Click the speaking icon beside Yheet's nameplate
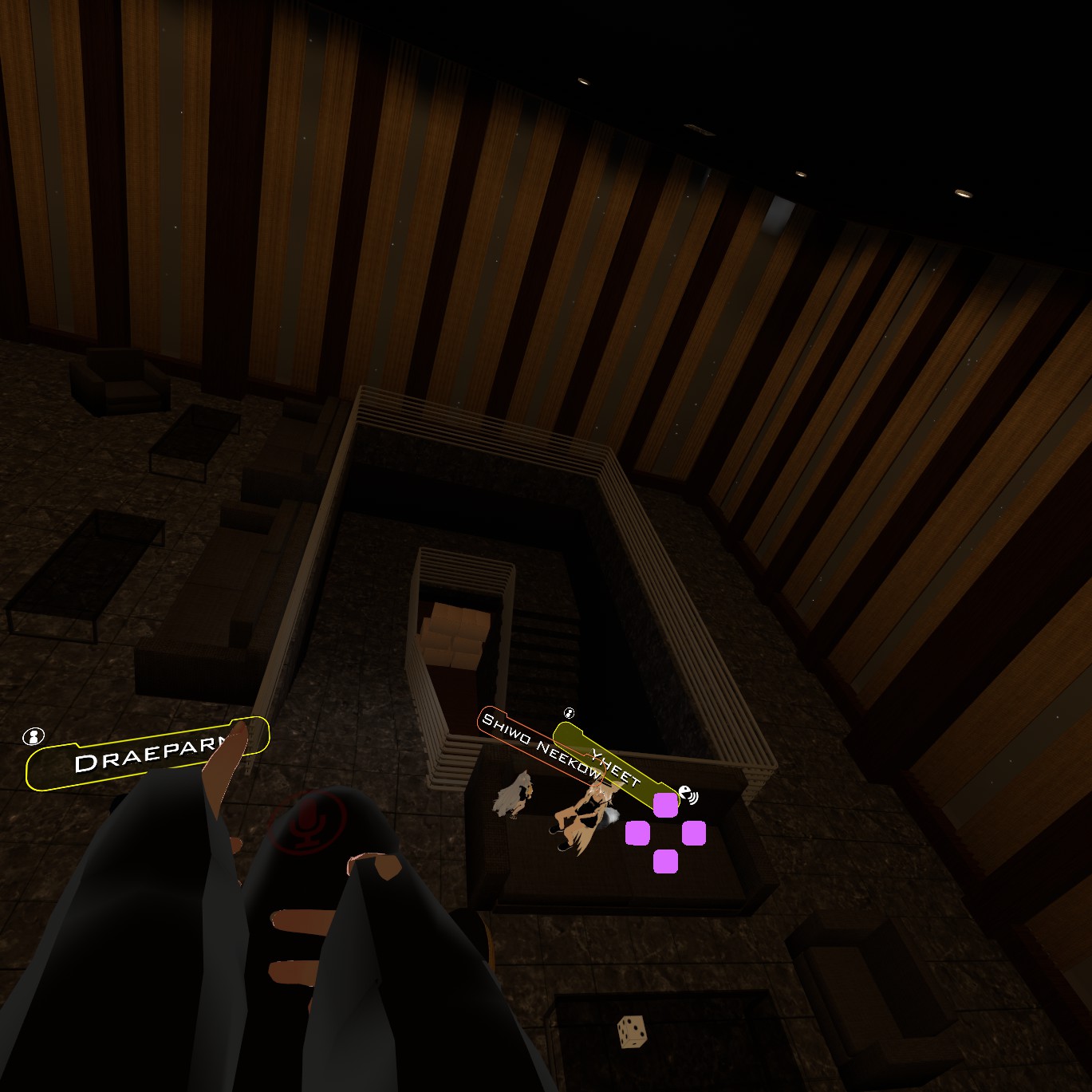 coord(688,794)
